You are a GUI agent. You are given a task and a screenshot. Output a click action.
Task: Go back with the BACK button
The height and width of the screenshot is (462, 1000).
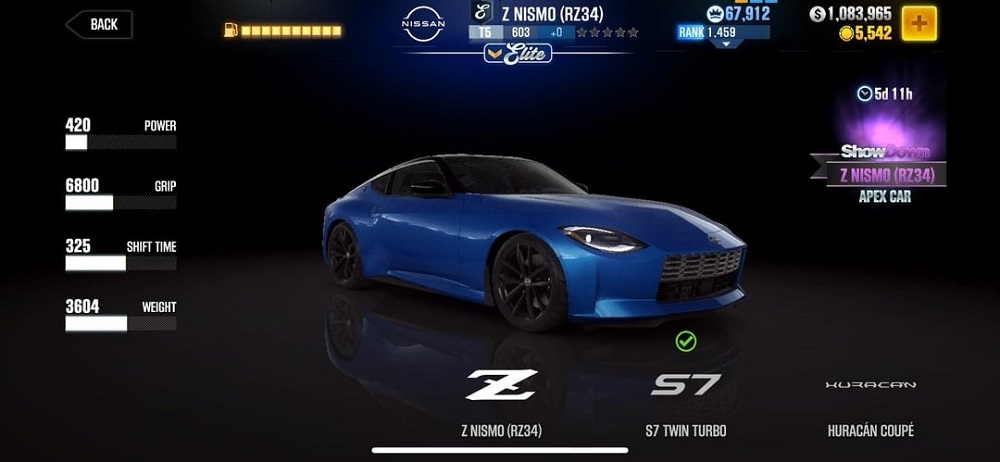100,25
